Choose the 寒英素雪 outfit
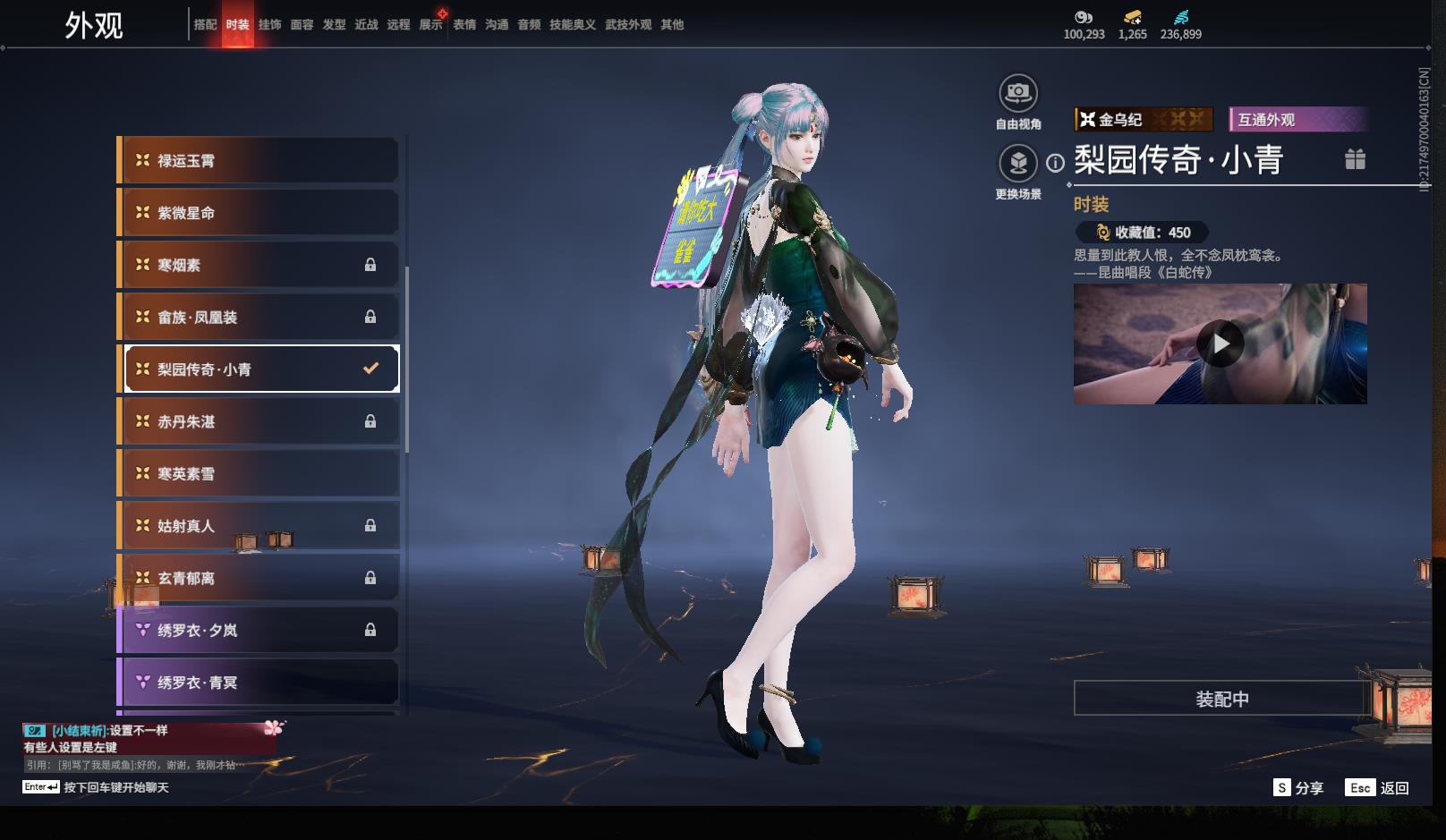 (x=259, y=474)
